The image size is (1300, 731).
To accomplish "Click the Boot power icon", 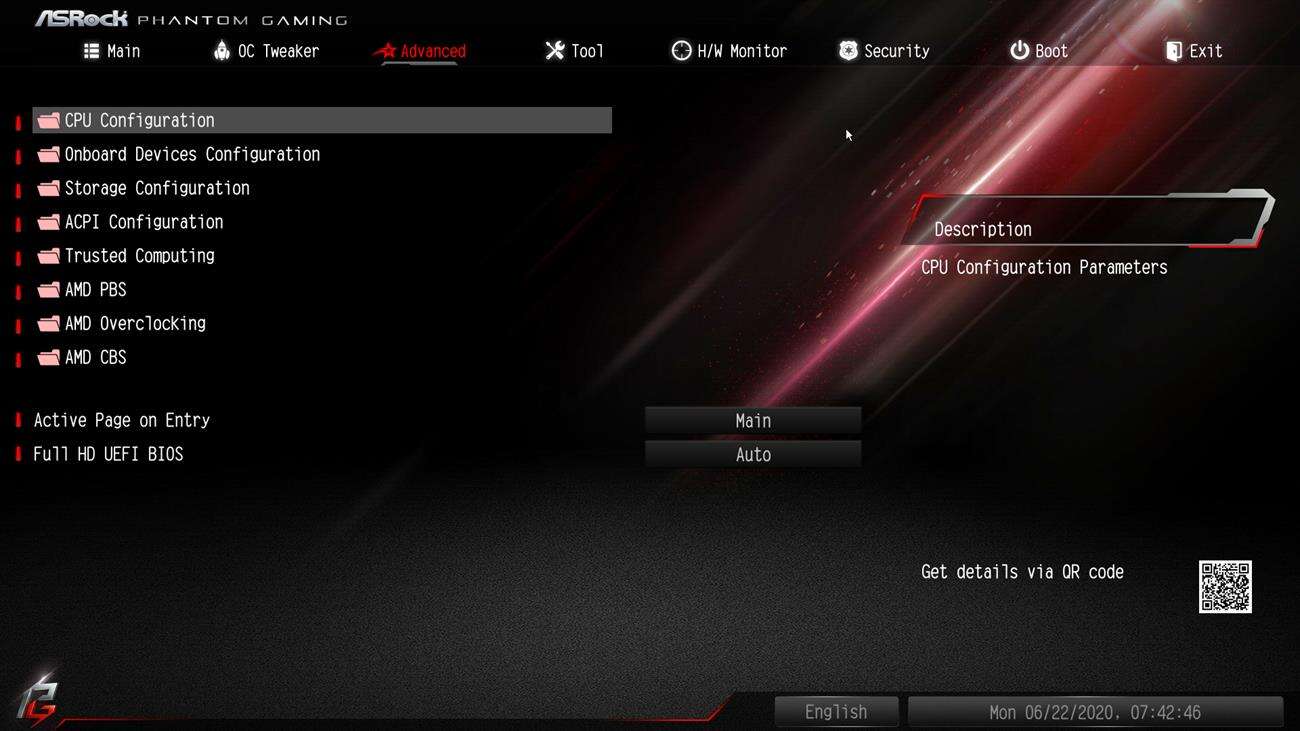I will point(1017,50).
